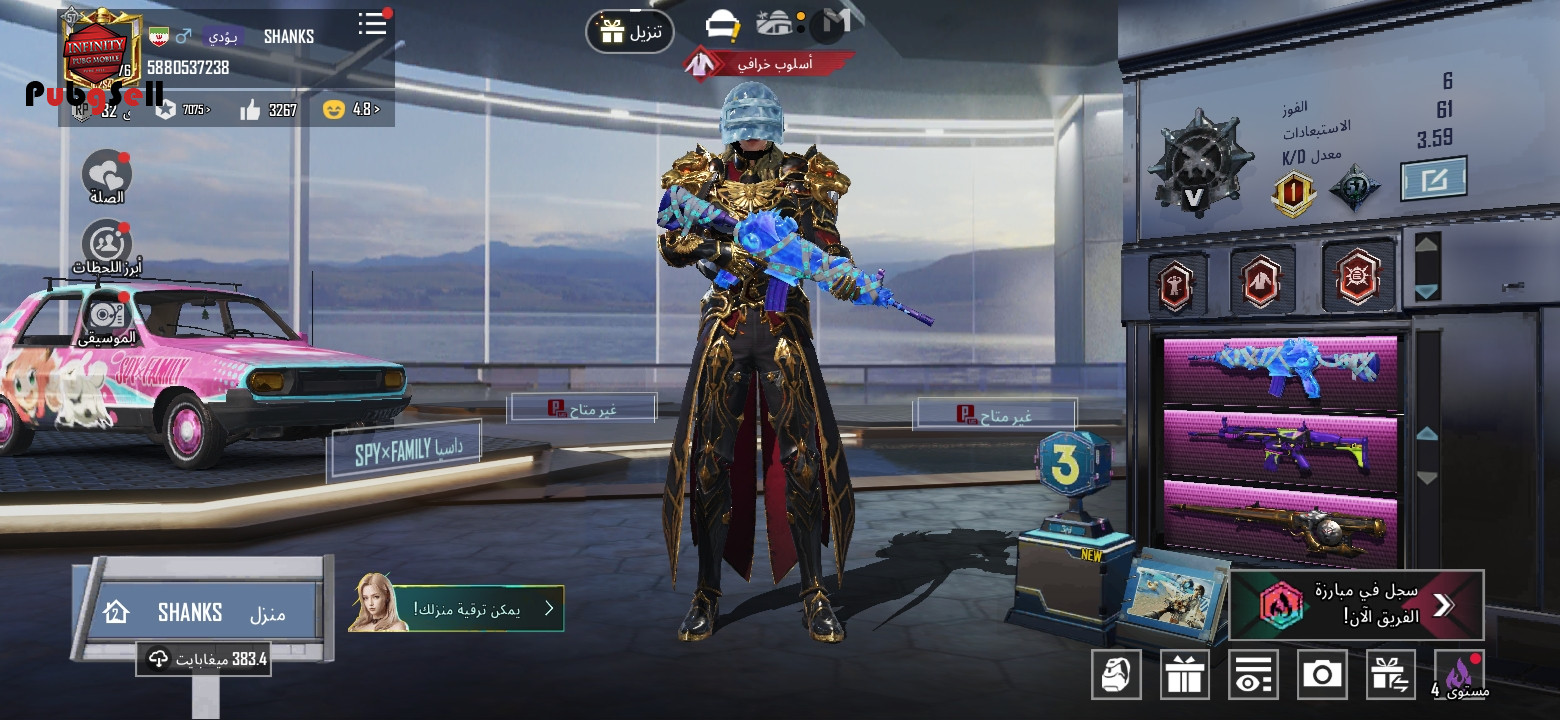Screen dimensions: 1560x720
Task: Select the purple and yellow rifle skin slot
Action: coord(1280,445)
